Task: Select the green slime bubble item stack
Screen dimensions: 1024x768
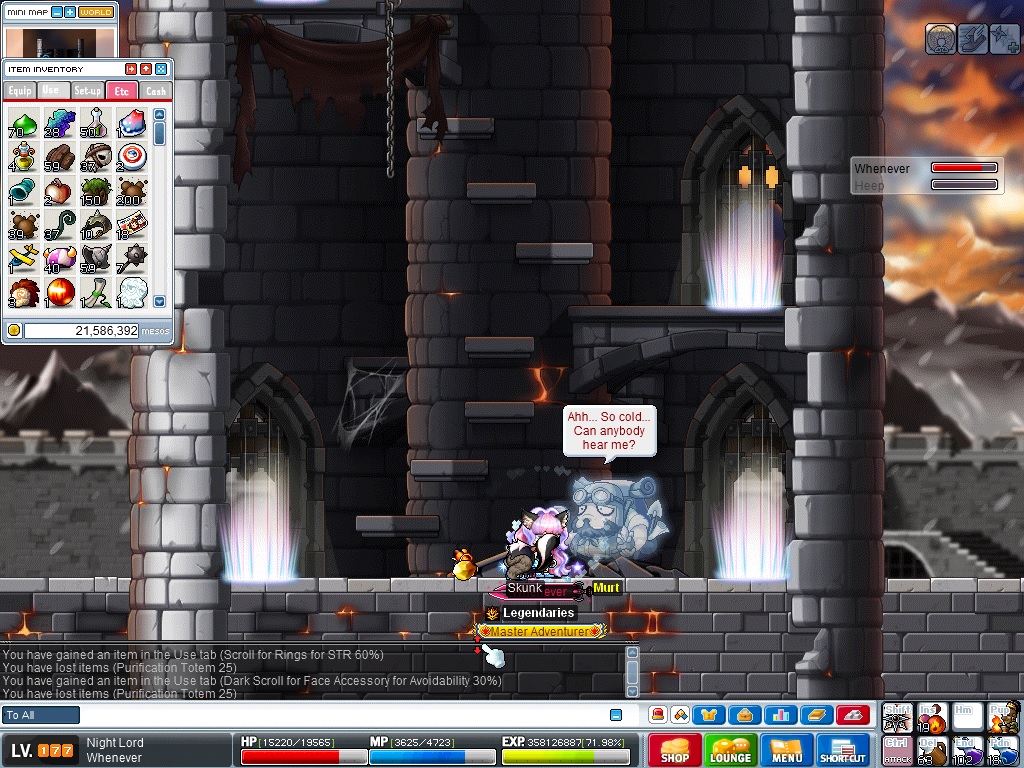Action: [x=24, y=123]
